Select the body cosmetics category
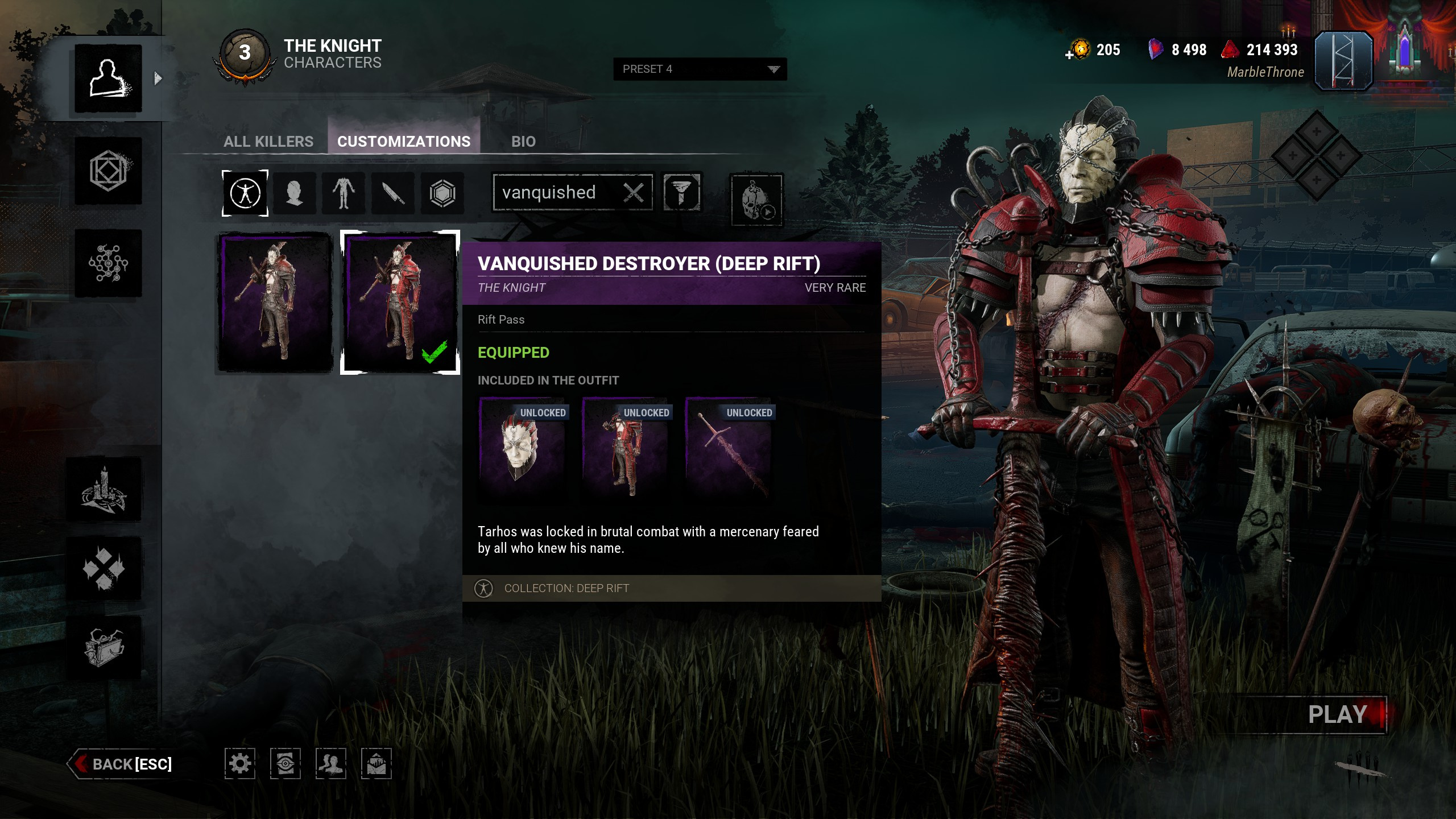The height and width of the screenshot is (819, 1456). (344, 193)
